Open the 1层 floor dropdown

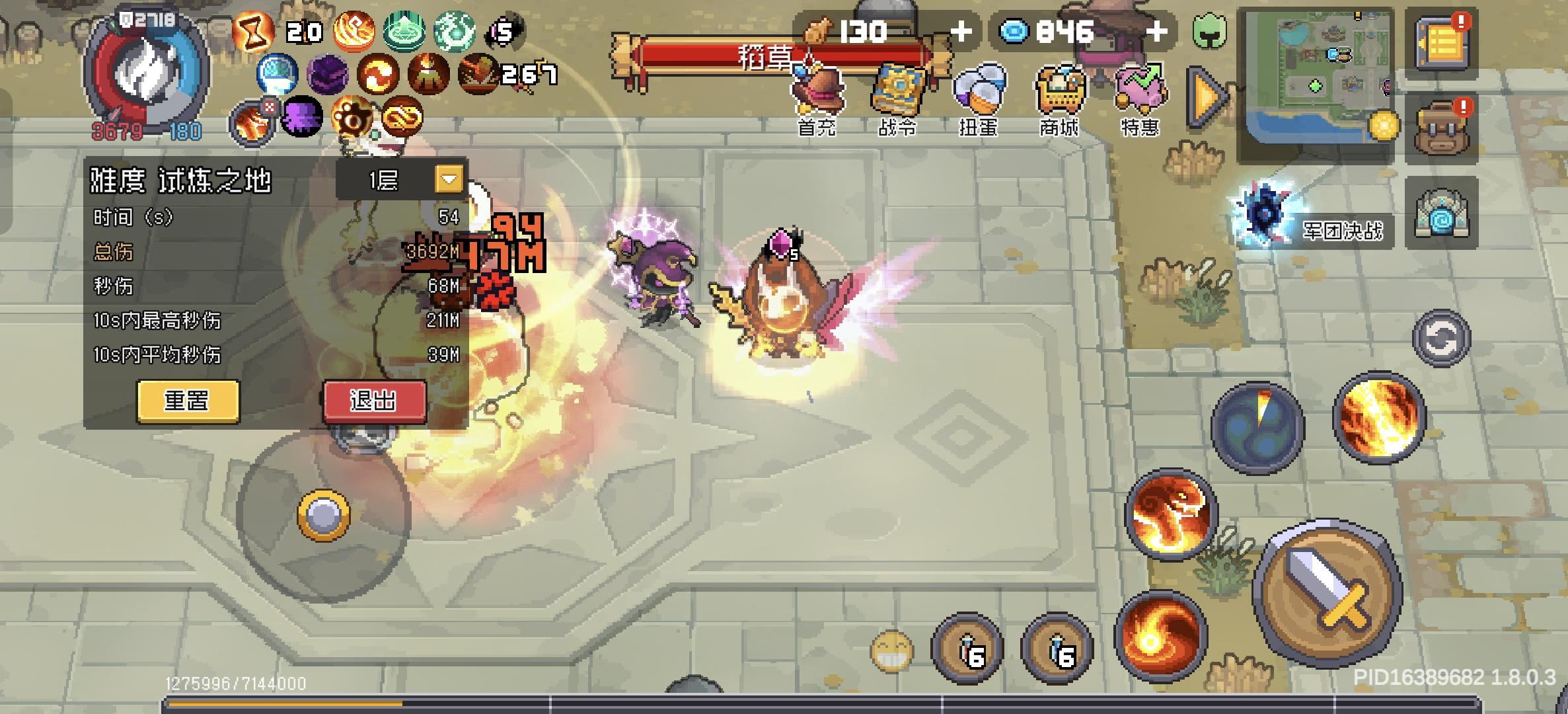[x=449, y=178]
